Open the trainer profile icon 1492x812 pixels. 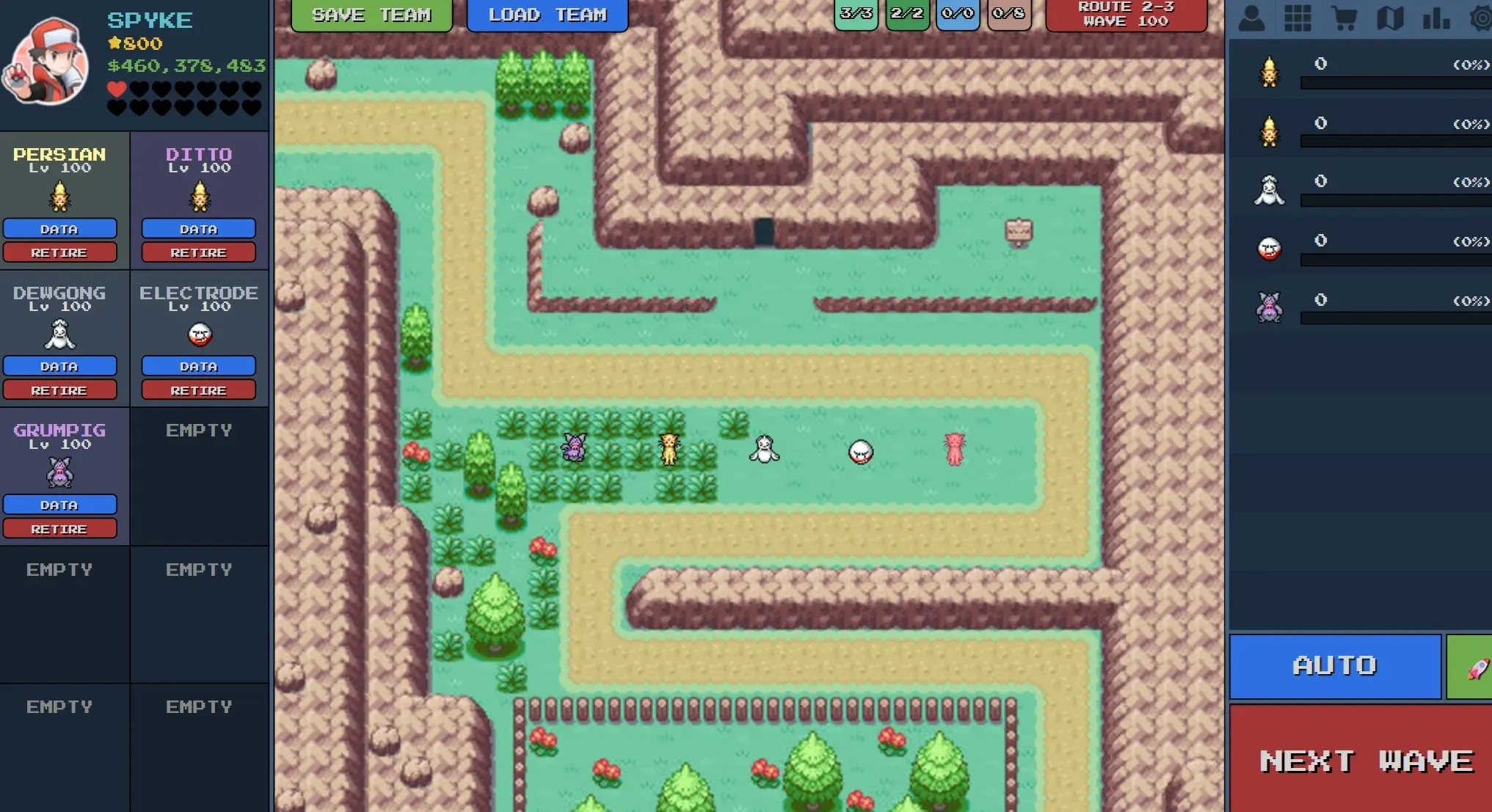[1252, 18]
